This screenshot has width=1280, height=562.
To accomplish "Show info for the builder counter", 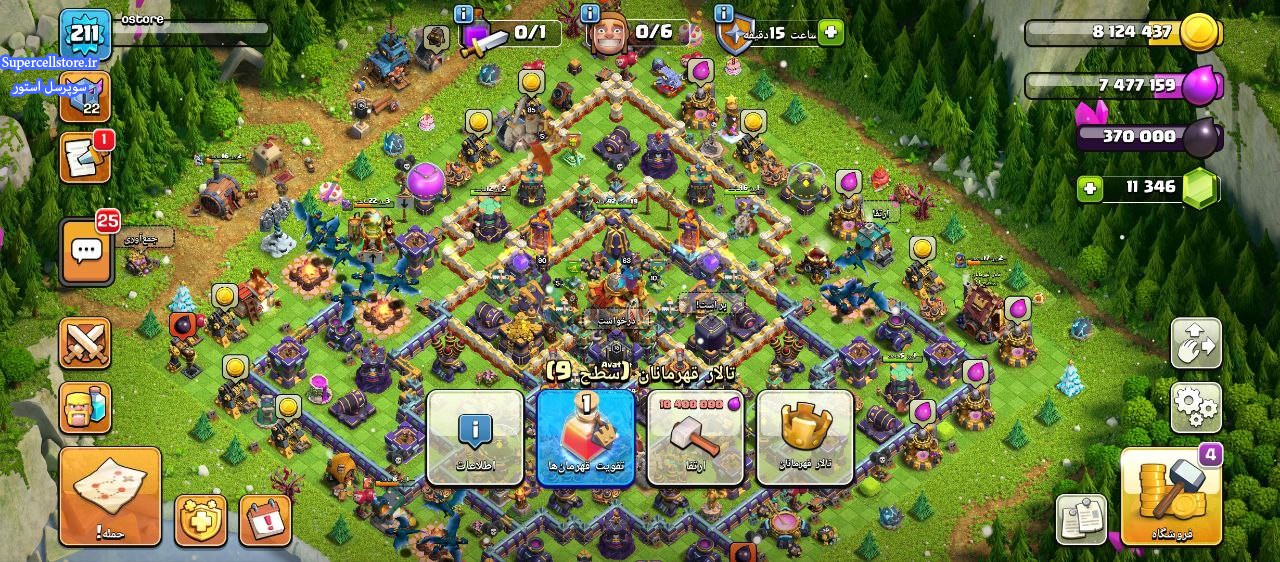I will click(x=590, y=13).
